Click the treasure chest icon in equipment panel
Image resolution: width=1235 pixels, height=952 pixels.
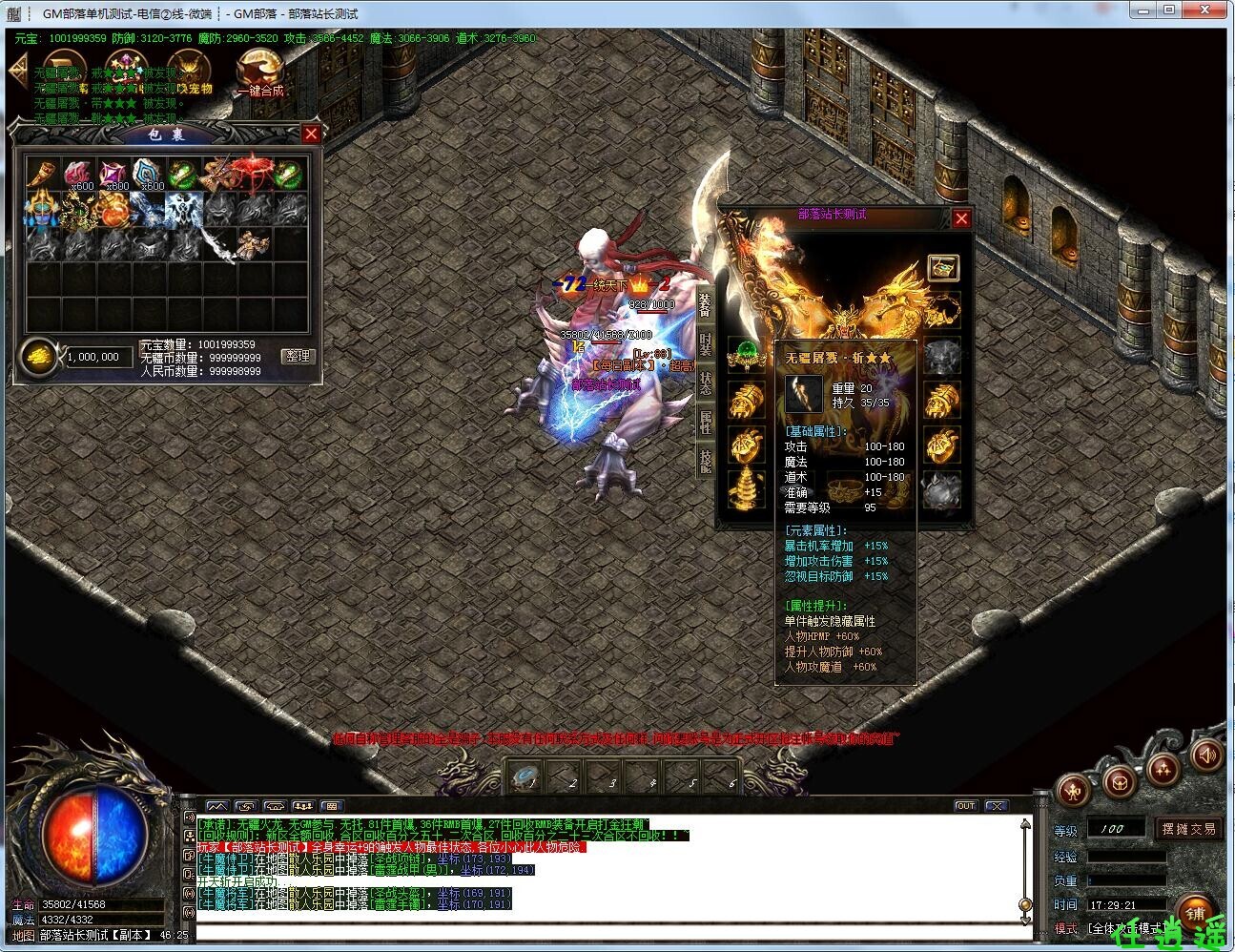point(942,268)
